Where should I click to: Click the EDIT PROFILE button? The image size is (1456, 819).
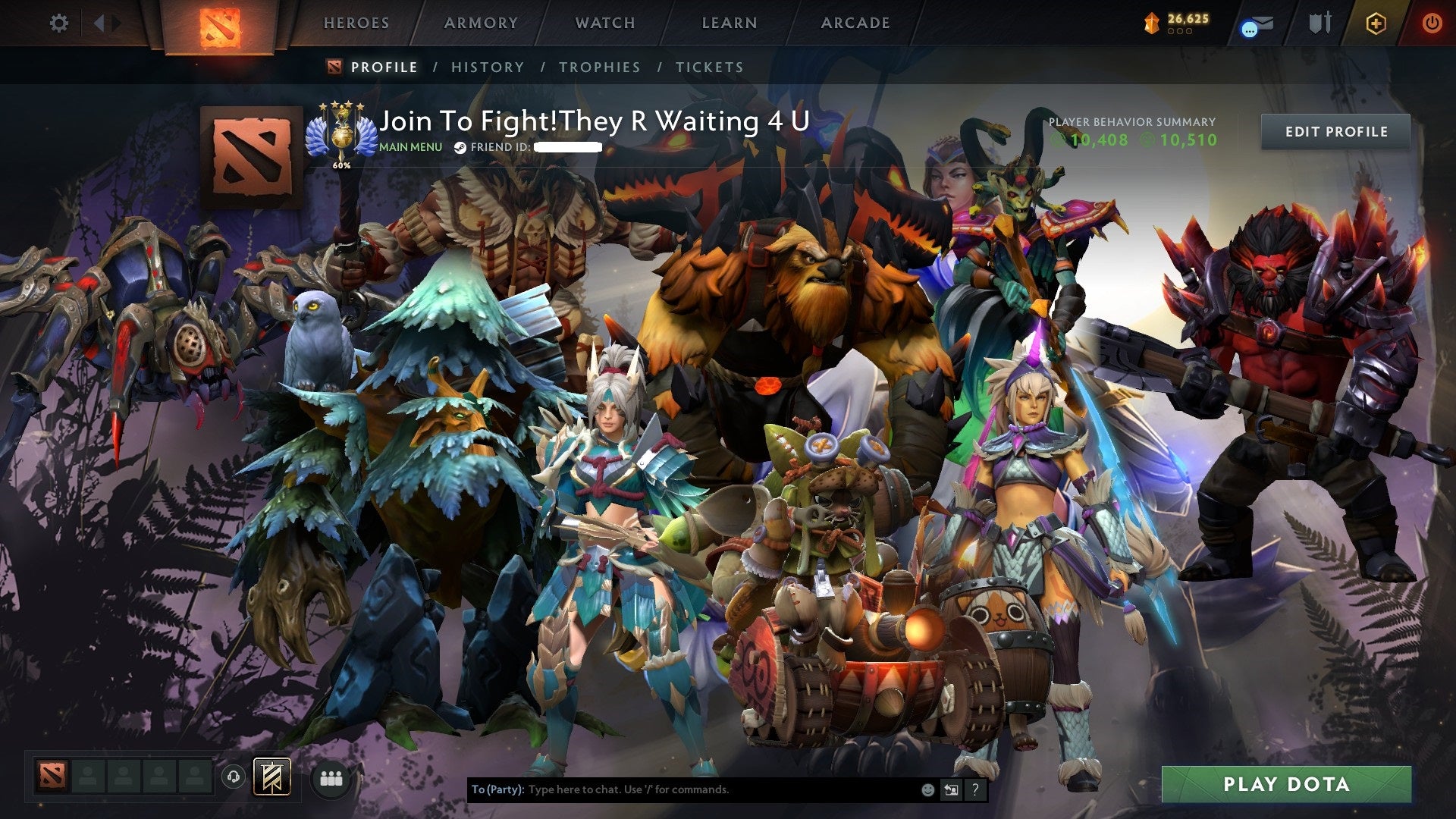1335,131
